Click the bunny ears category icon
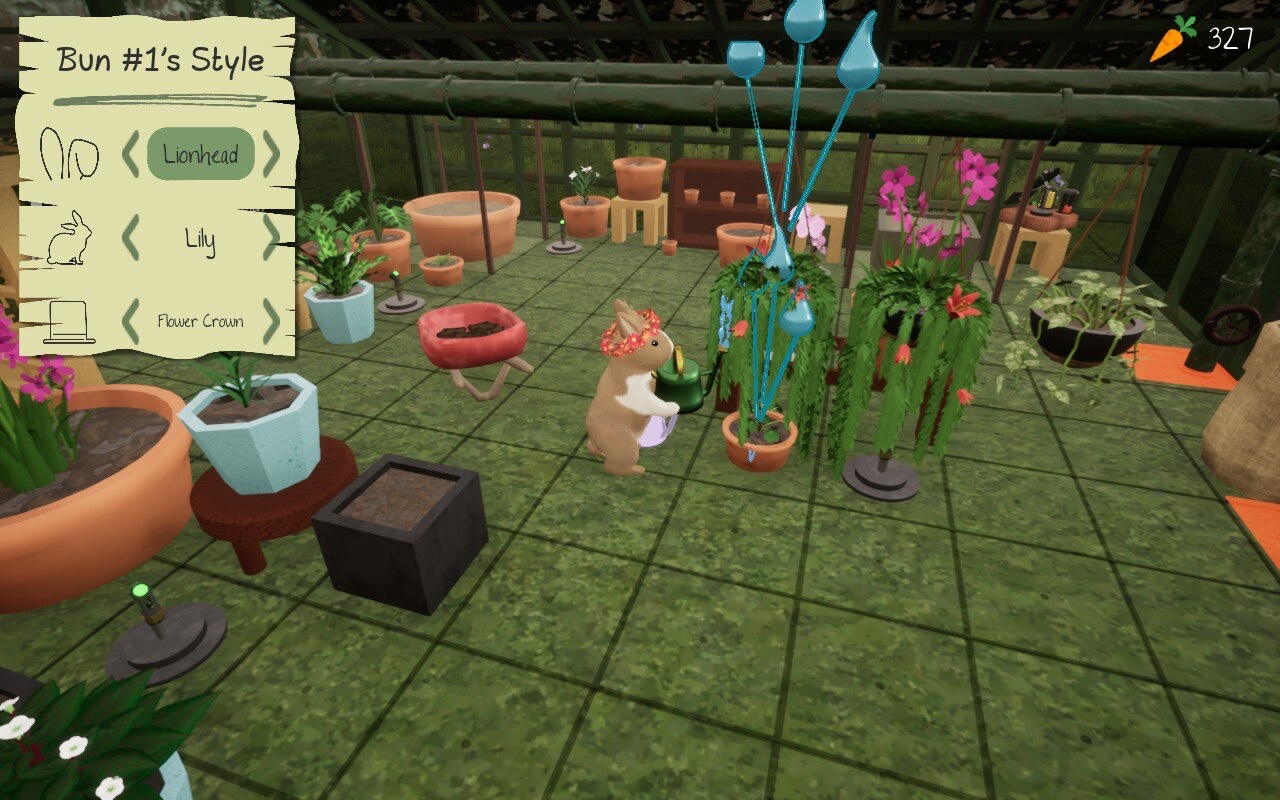 69,156
